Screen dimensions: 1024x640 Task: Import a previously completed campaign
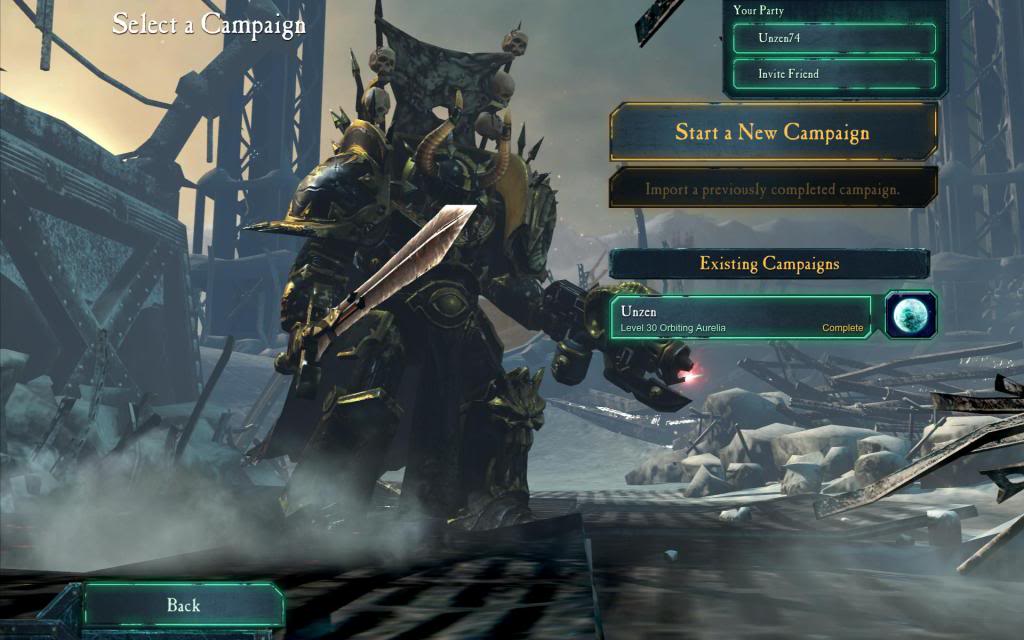[x=772, y=188]
